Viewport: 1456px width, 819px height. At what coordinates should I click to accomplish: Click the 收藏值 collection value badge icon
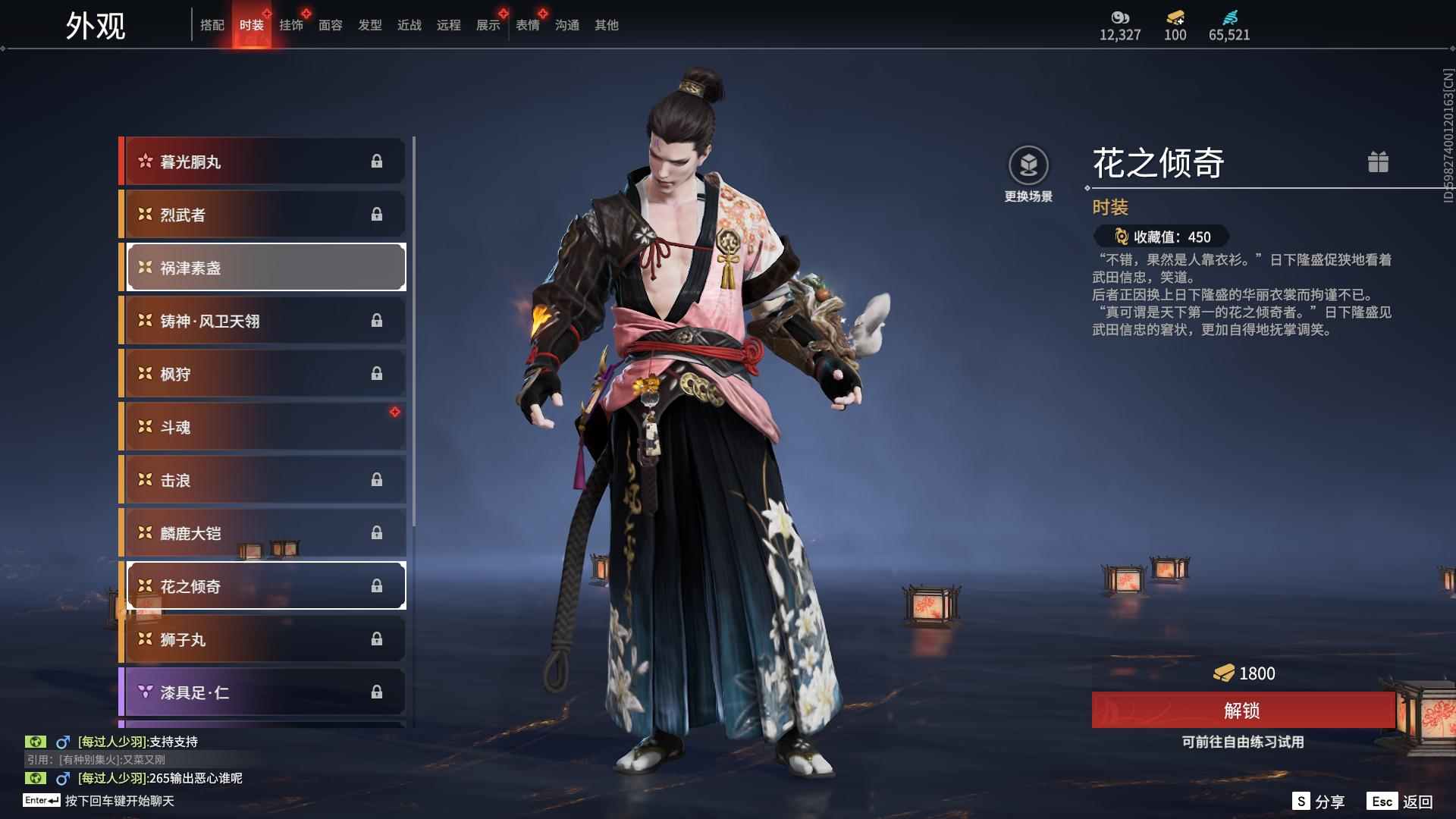1120,237
